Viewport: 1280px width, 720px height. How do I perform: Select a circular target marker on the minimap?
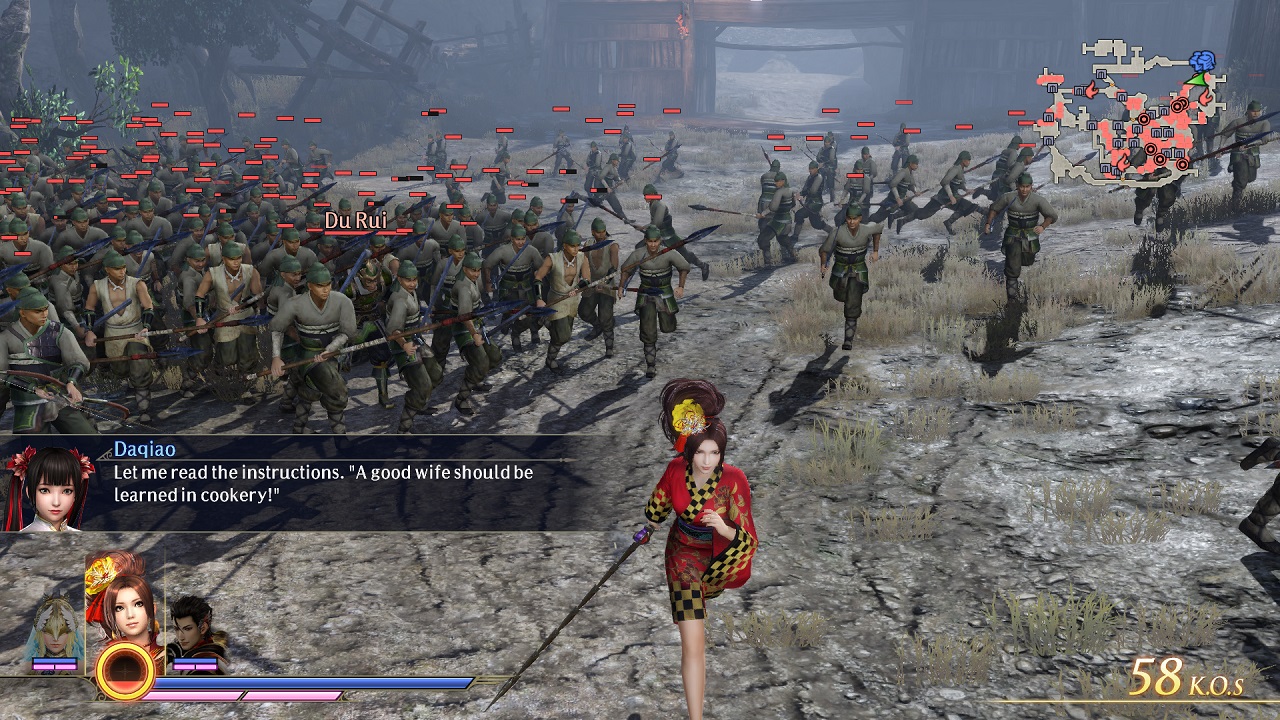[x=1144, y=119]
